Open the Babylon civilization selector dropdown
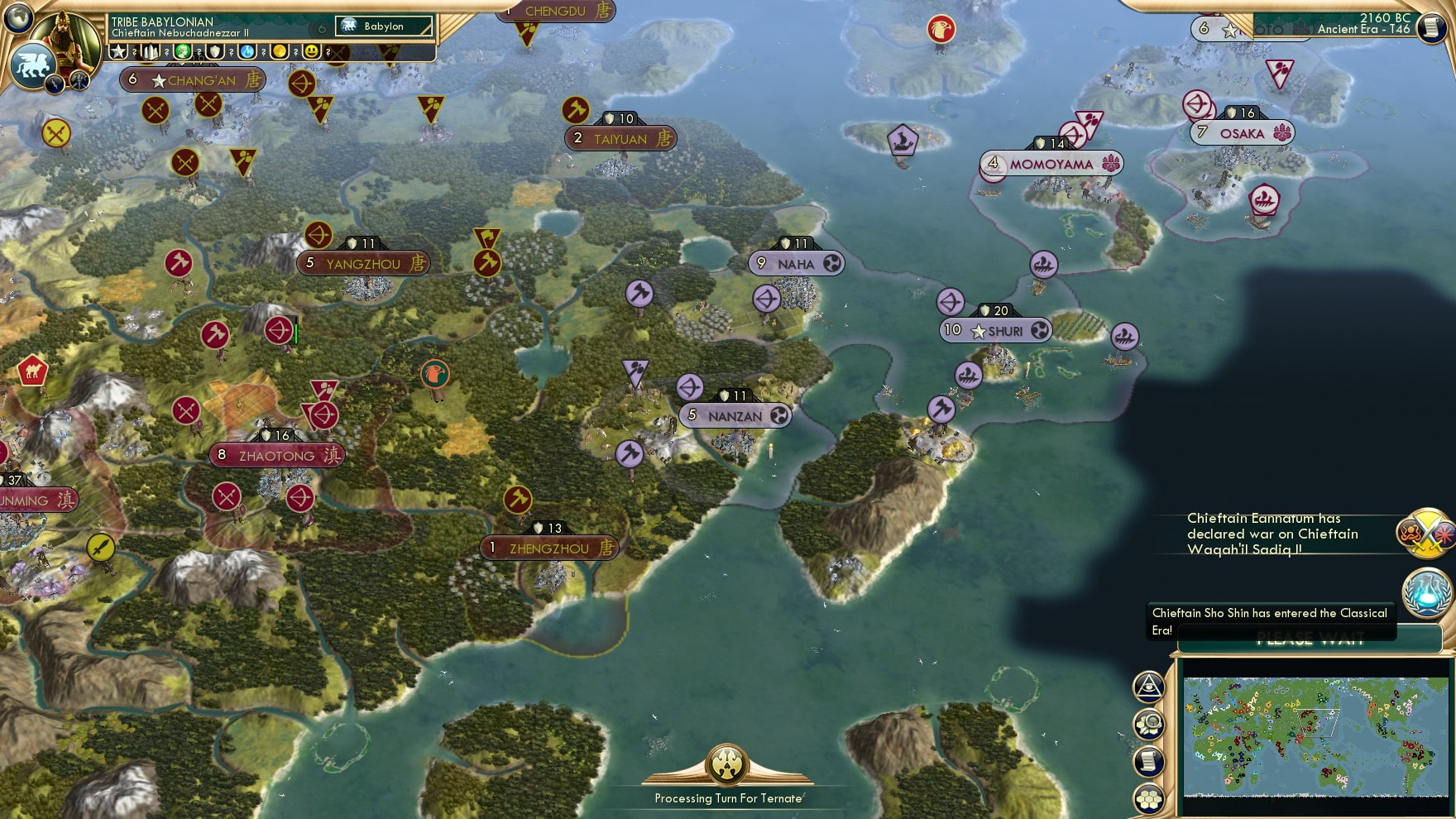 [x=382, y=26]
